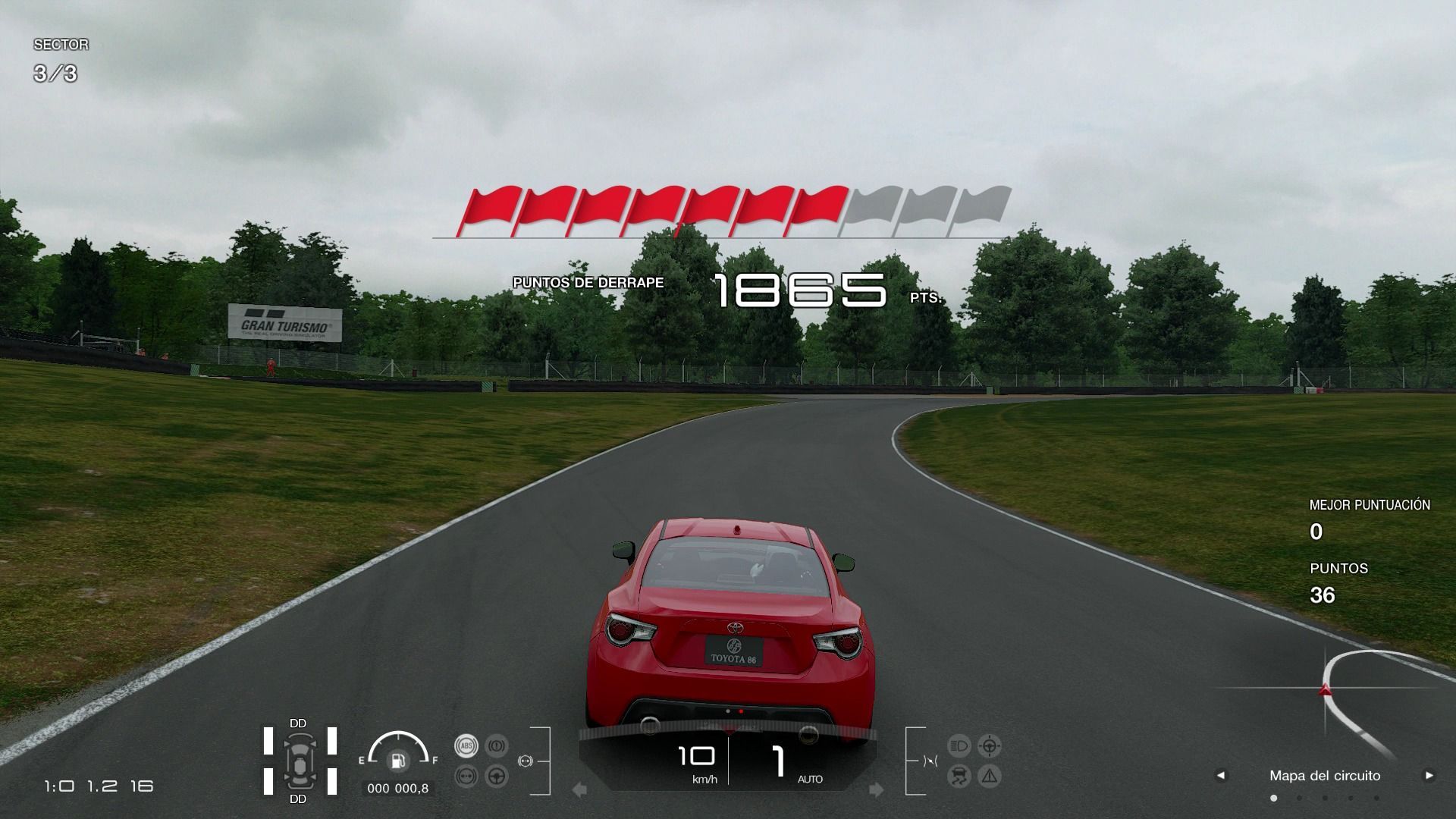Click the ABS indicator icon

point(466,746)
